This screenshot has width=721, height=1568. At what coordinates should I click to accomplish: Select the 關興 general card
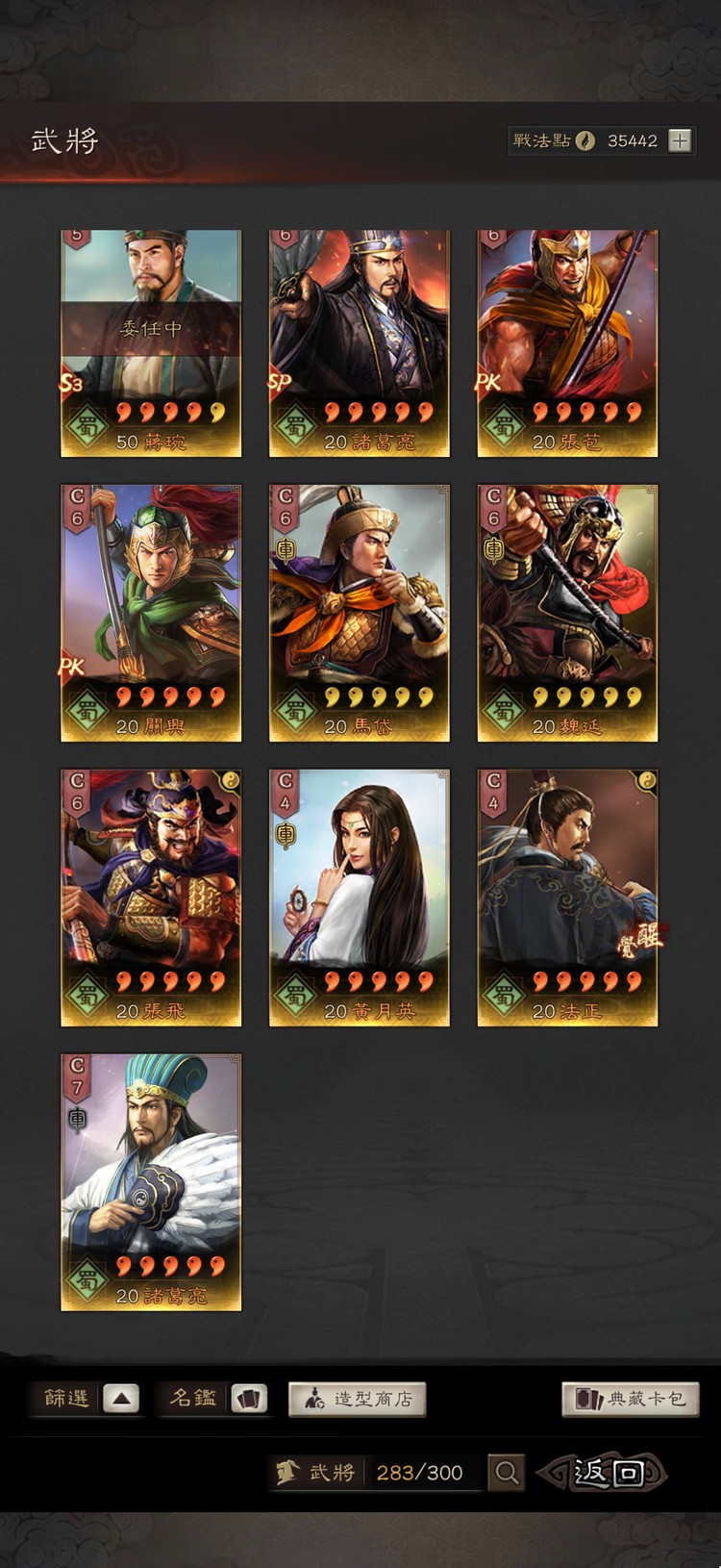pos(151,612)
